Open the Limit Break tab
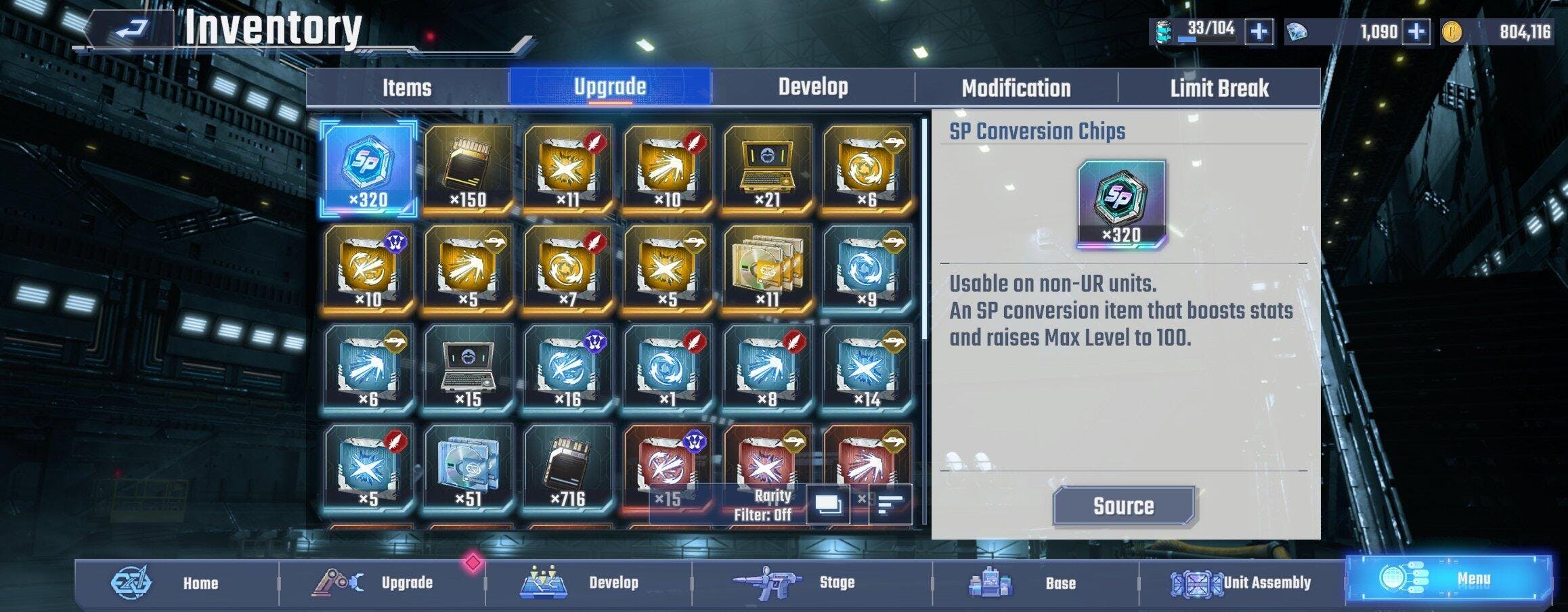 1219,88
